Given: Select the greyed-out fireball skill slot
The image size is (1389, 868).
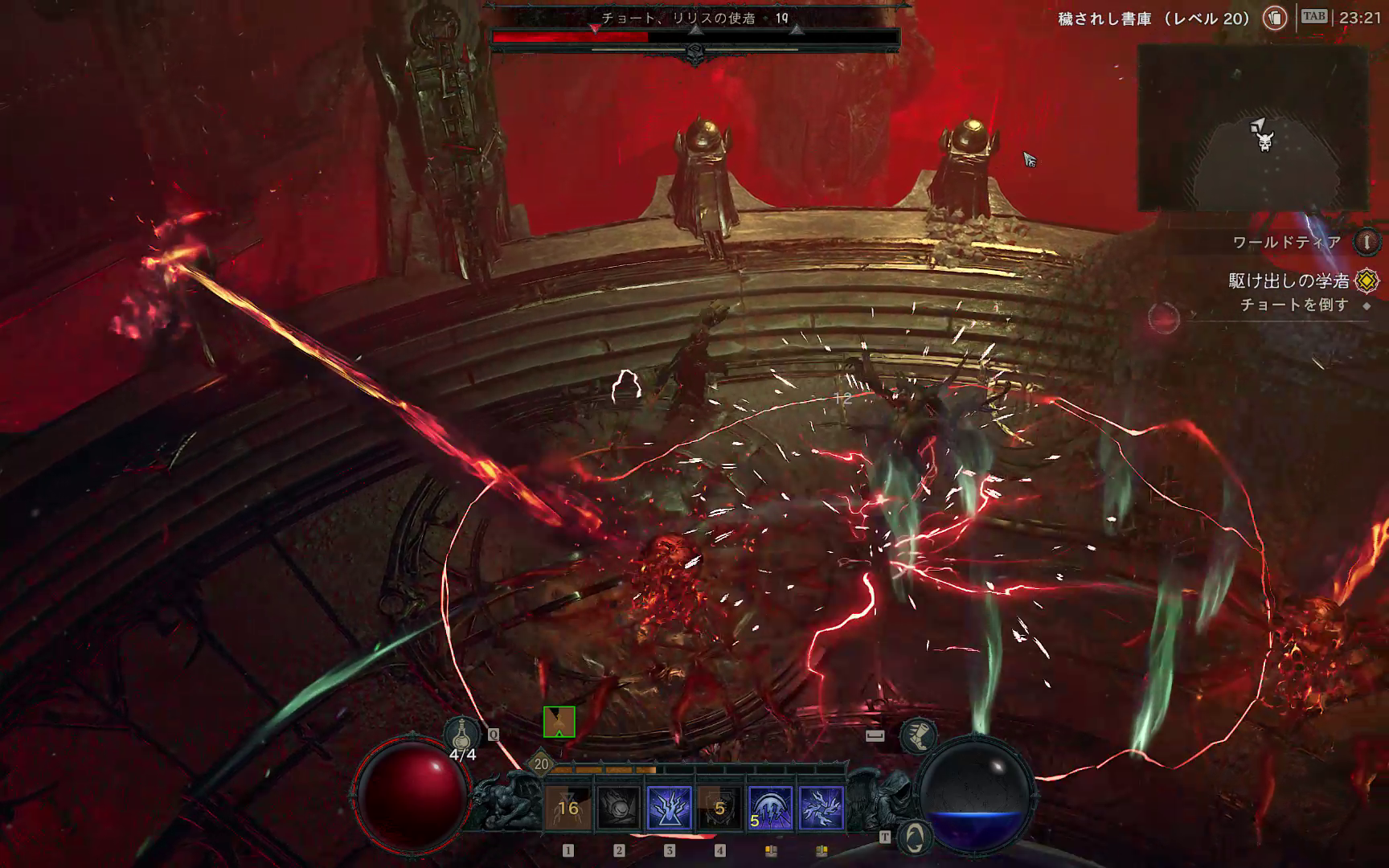Looking at the screenshot, I should [619, 808].
